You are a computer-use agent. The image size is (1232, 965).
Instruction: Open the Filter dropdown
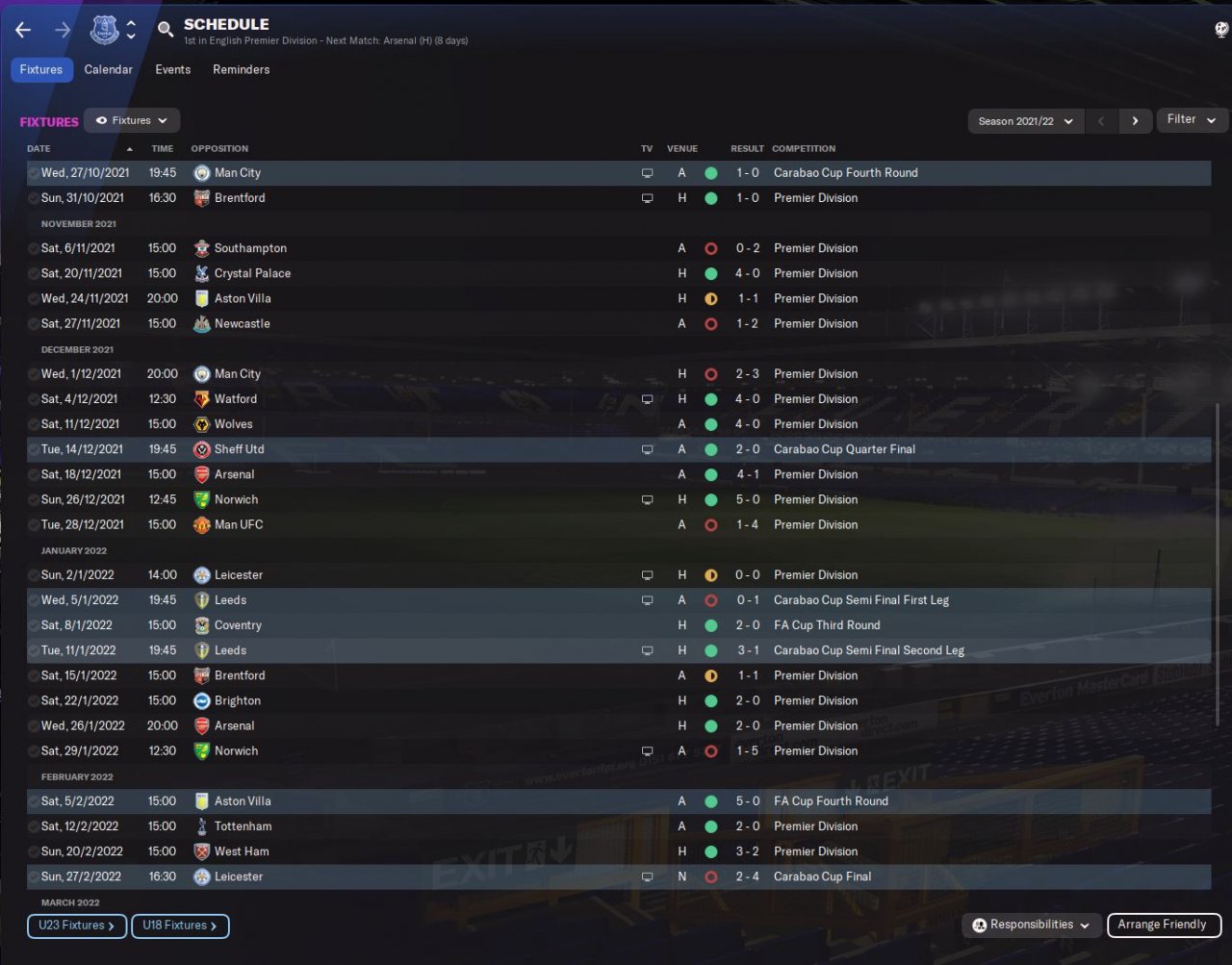1191,119
